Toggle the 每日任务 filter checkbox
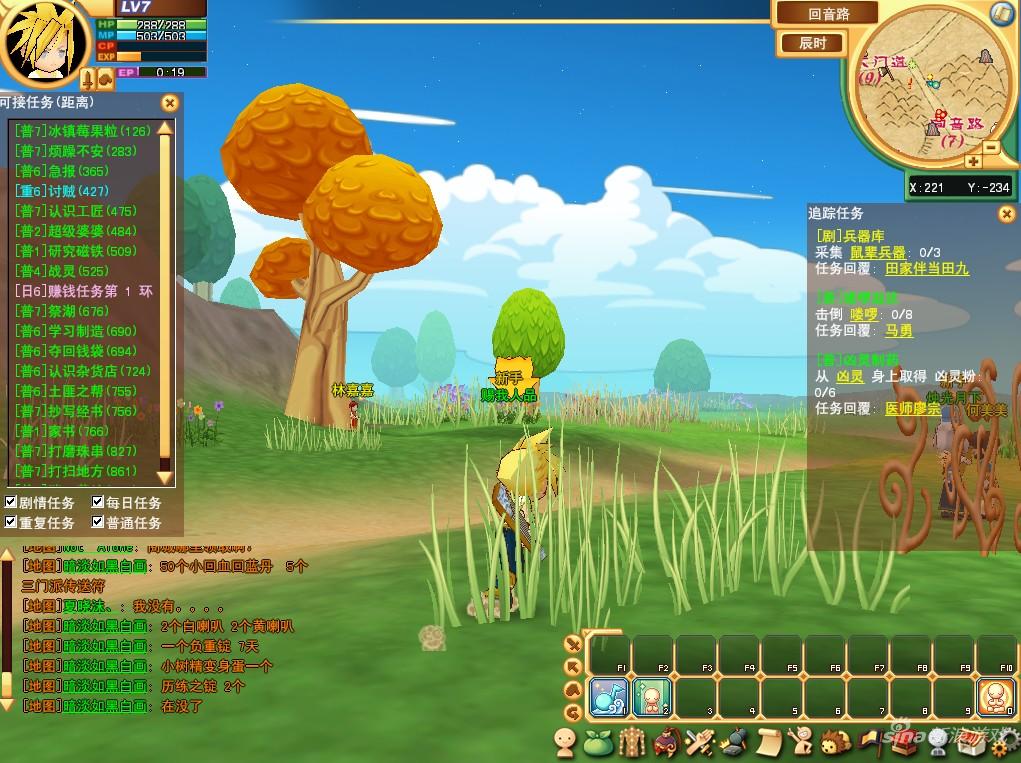The image size is (1021, 763). point(98,502)
